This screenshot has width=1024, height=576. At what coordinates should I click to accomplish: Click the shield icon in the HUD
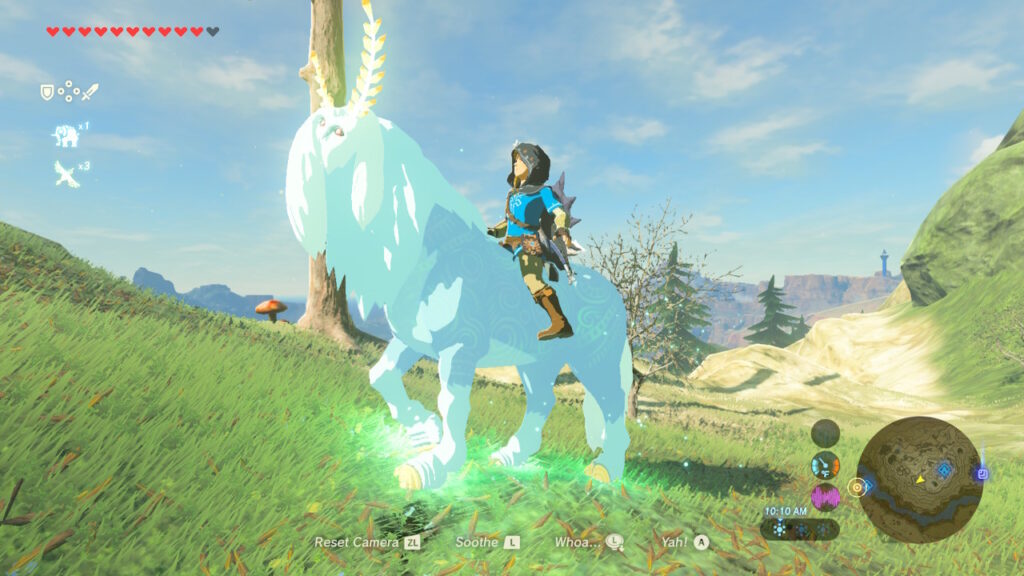click(46, 92)
